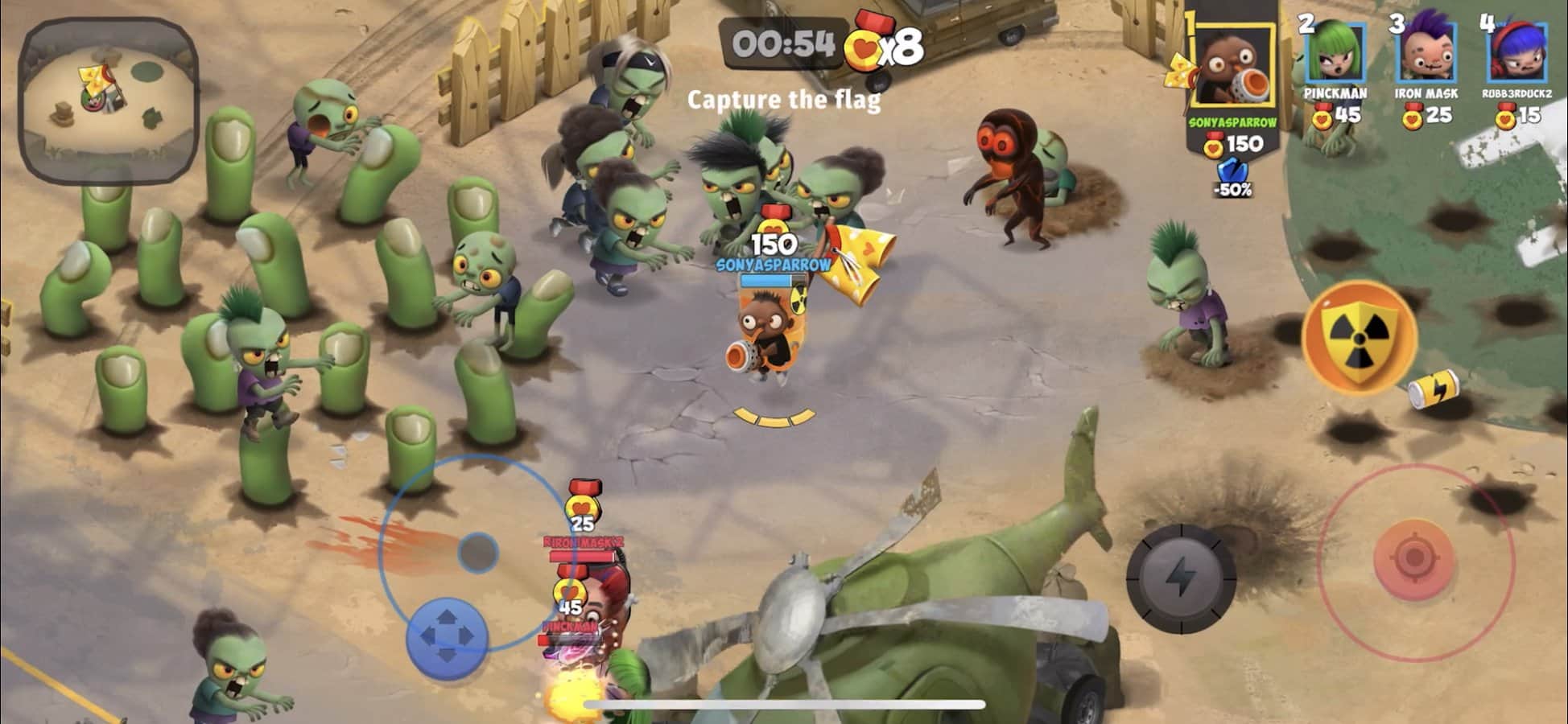Tap the blue movement arrows pad

coord(447,637)
